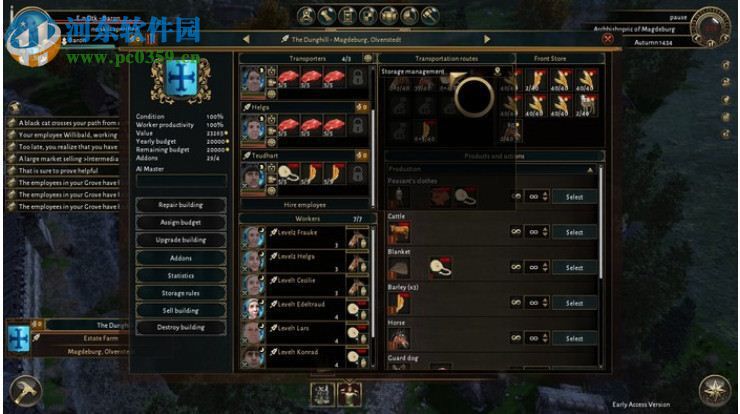Open Storage rules
The image size is (740, 414).
181,293
